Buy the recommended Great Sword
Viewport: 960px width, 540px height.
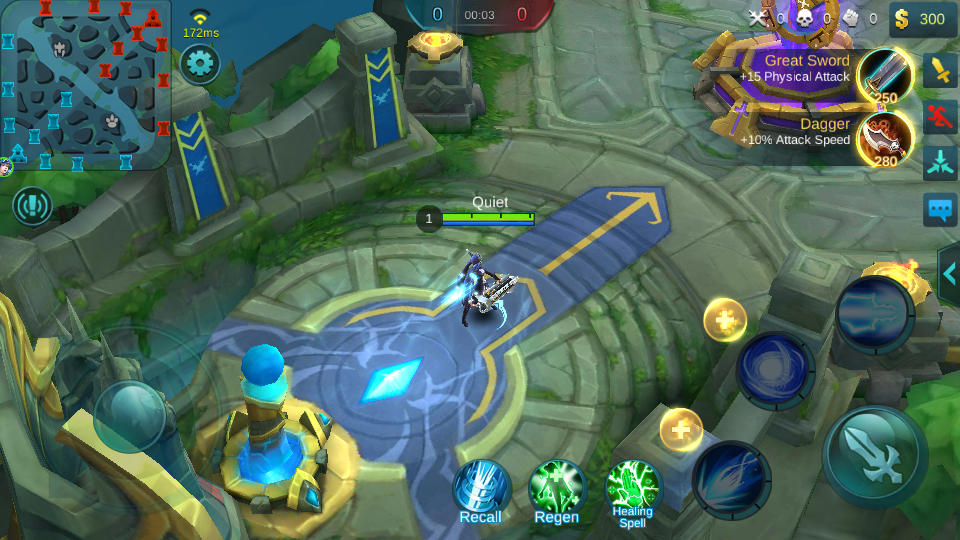[x=884, y=76]
